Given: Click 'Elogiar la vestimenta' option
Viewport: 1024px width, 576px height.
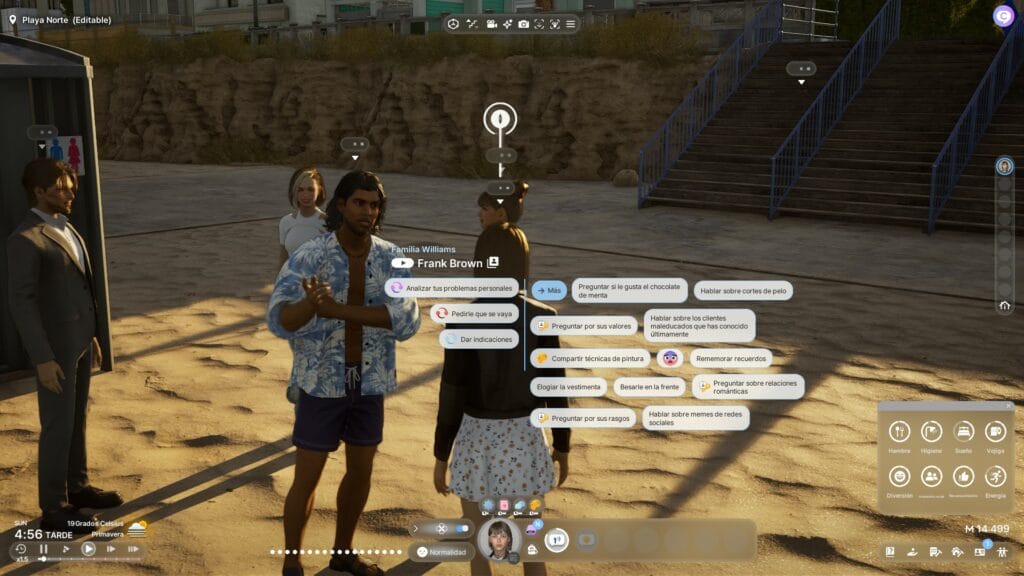Looking at the screenshot, I should click(x=567, y=387).
